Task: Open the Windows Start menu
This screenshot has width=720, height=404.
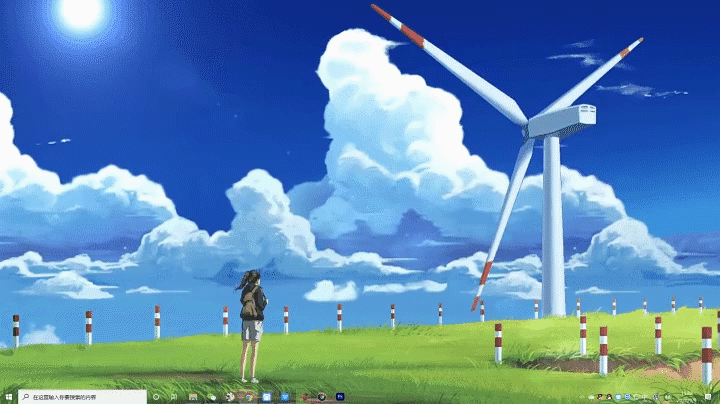Action: point(8,397)
